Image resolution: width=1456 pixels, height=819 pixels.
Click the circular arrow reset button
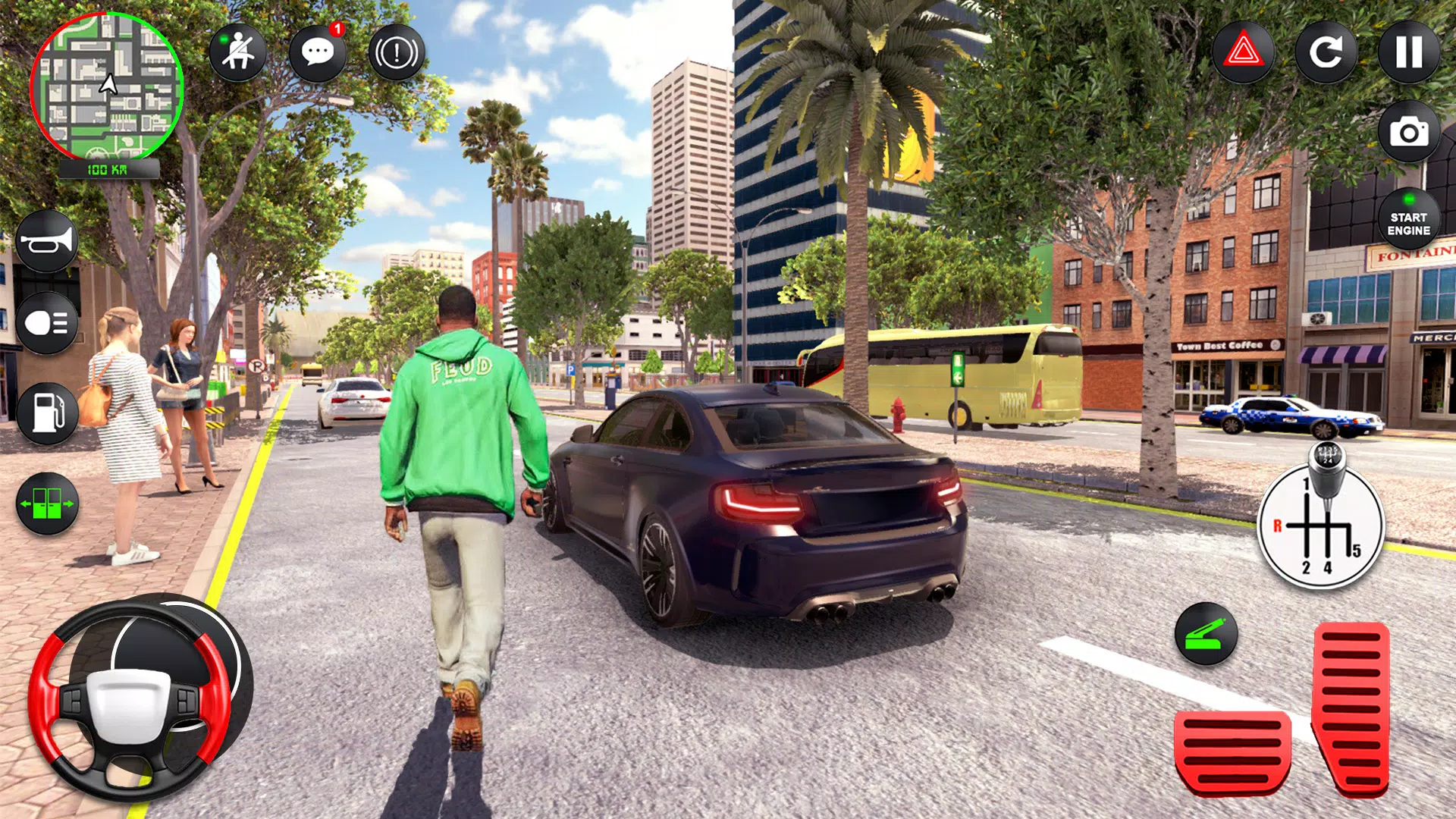coord(1326,52)
